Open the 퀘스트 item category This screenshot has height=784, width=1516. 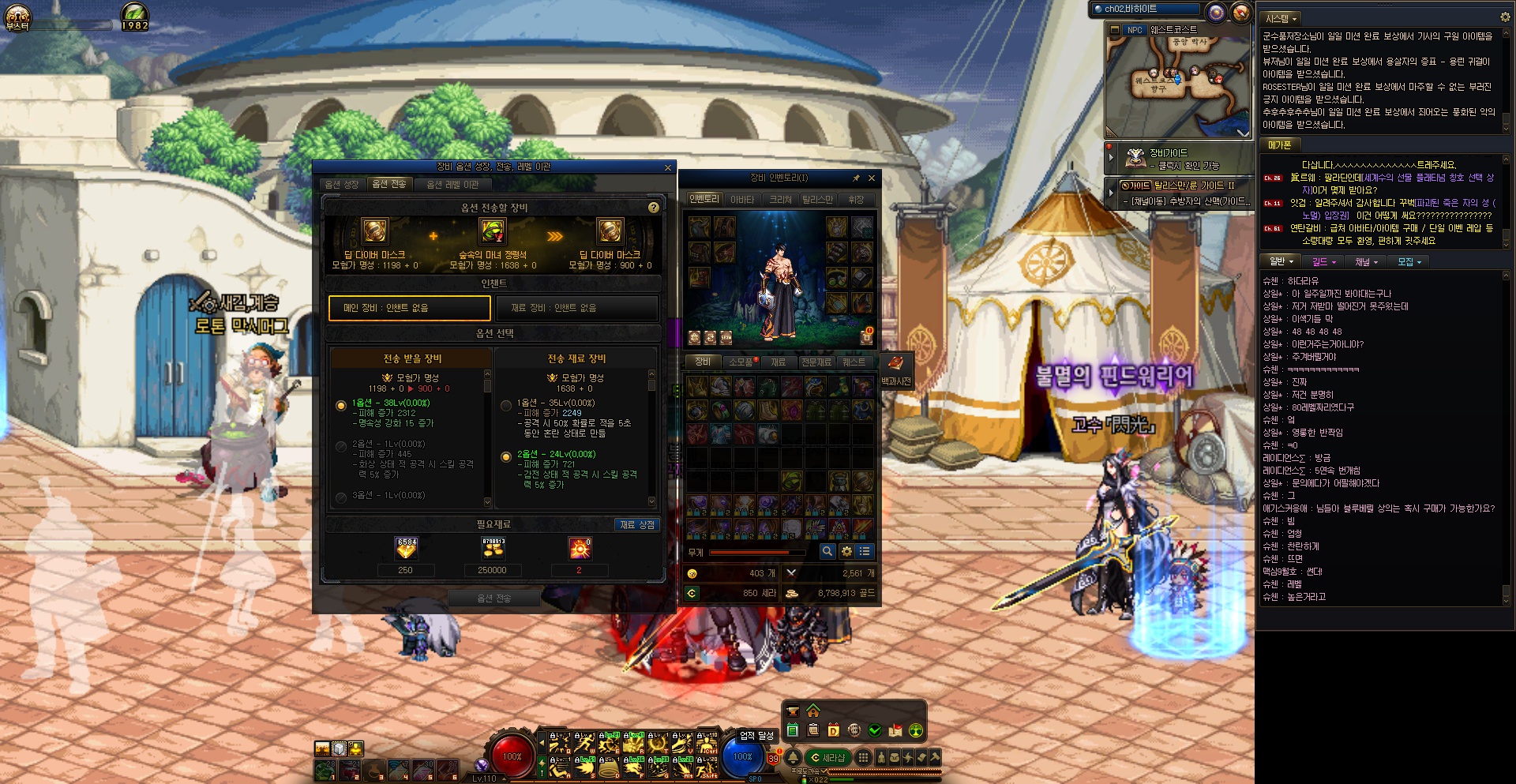point(854,362)
